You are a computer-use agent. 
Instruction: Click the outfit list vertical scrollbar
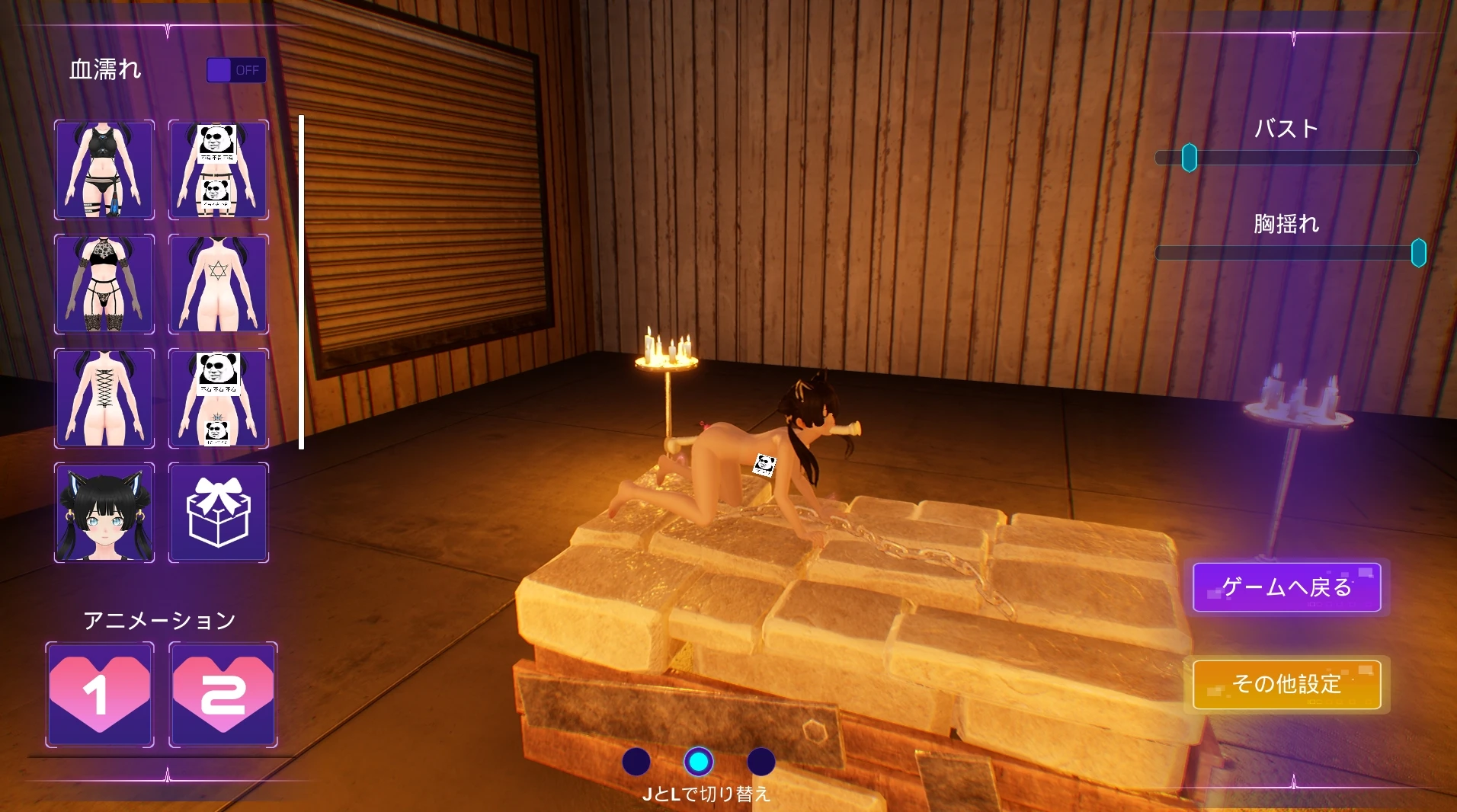click(x=302, y=282)
